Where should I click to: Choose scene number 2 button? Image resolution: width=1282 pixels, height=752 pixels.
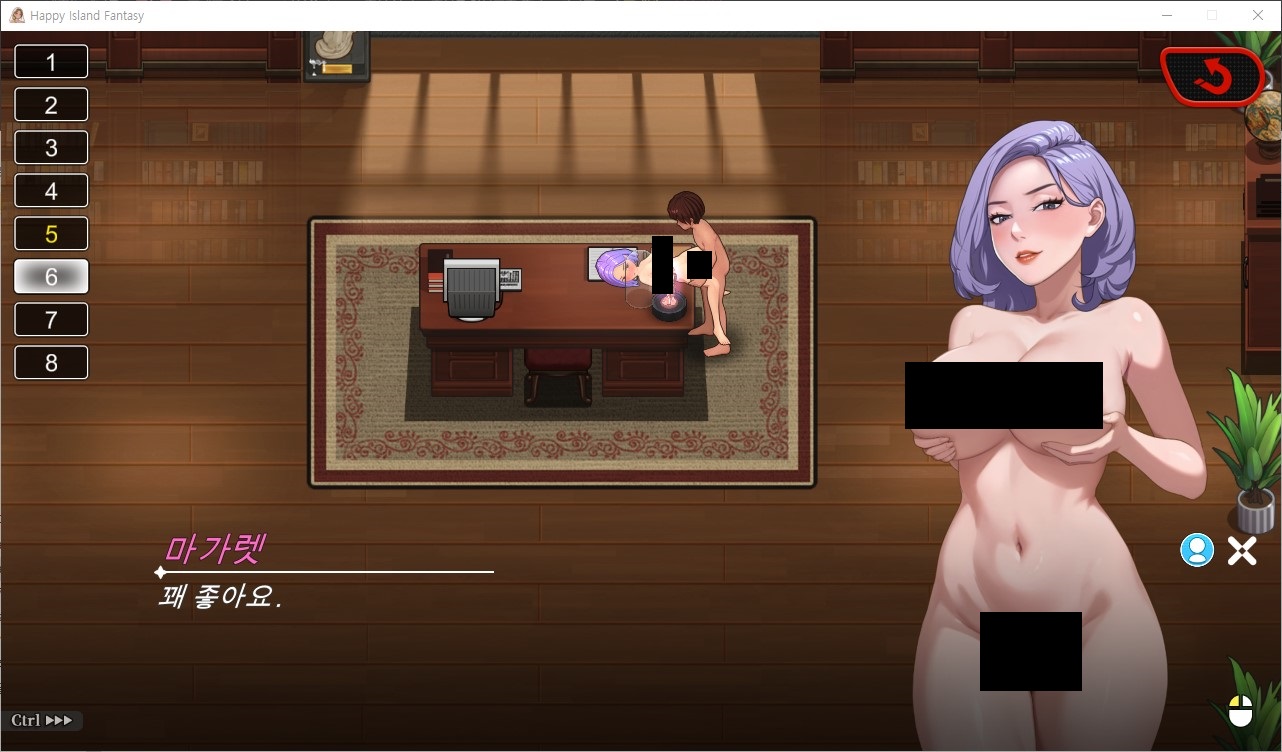click(x=51, y=105)
